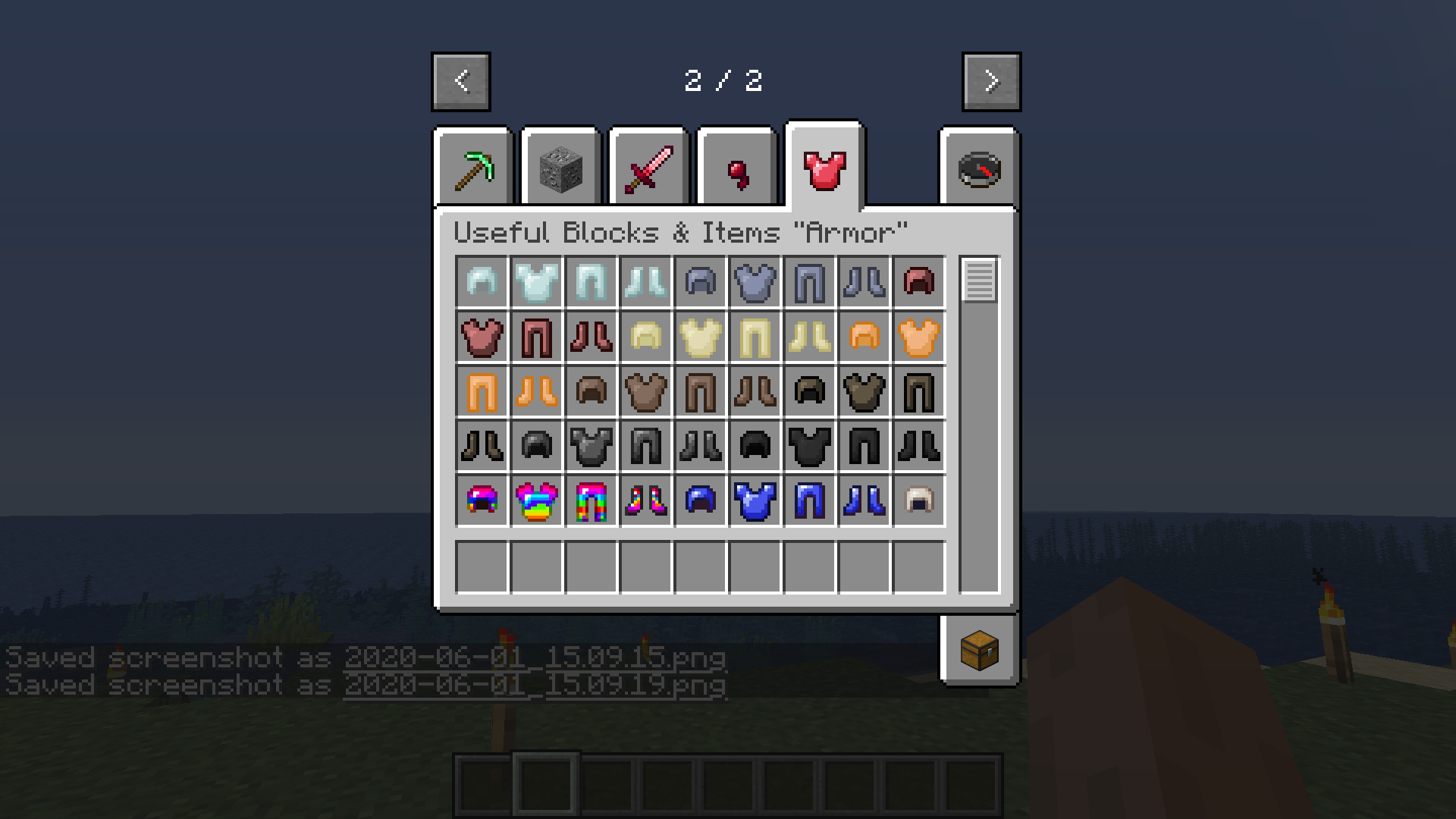Open the 2020-06-01_15.09.15.png screenshot link
Image resolution: width=1456 pixels, height=819 pixels.
(535, 658)
